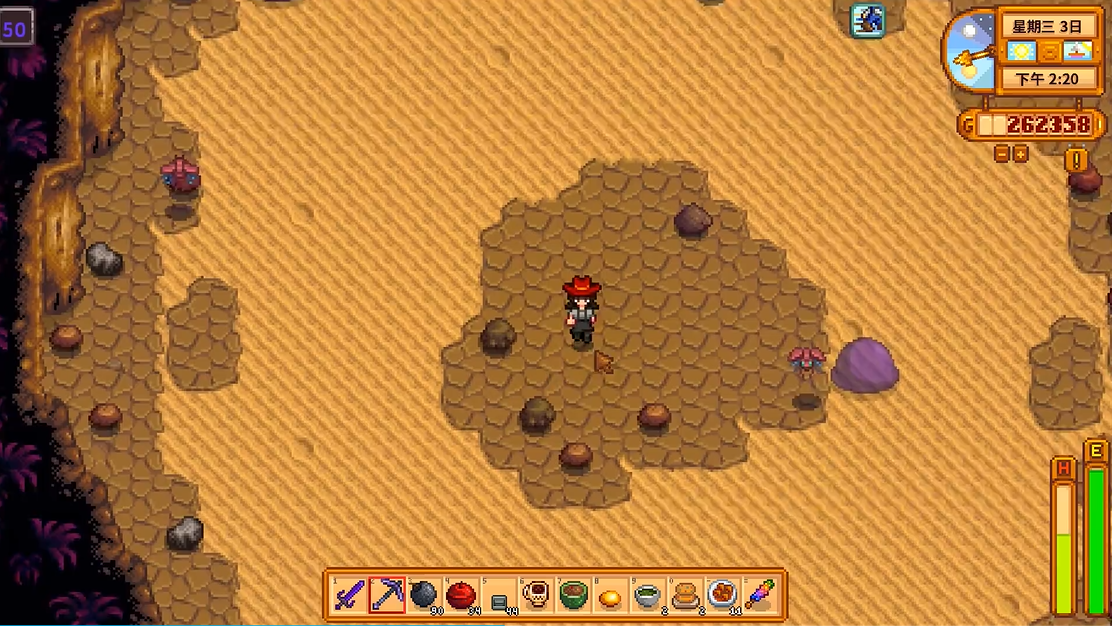Select the golden orange food item
1112x626 pixels.
[610, 597]
